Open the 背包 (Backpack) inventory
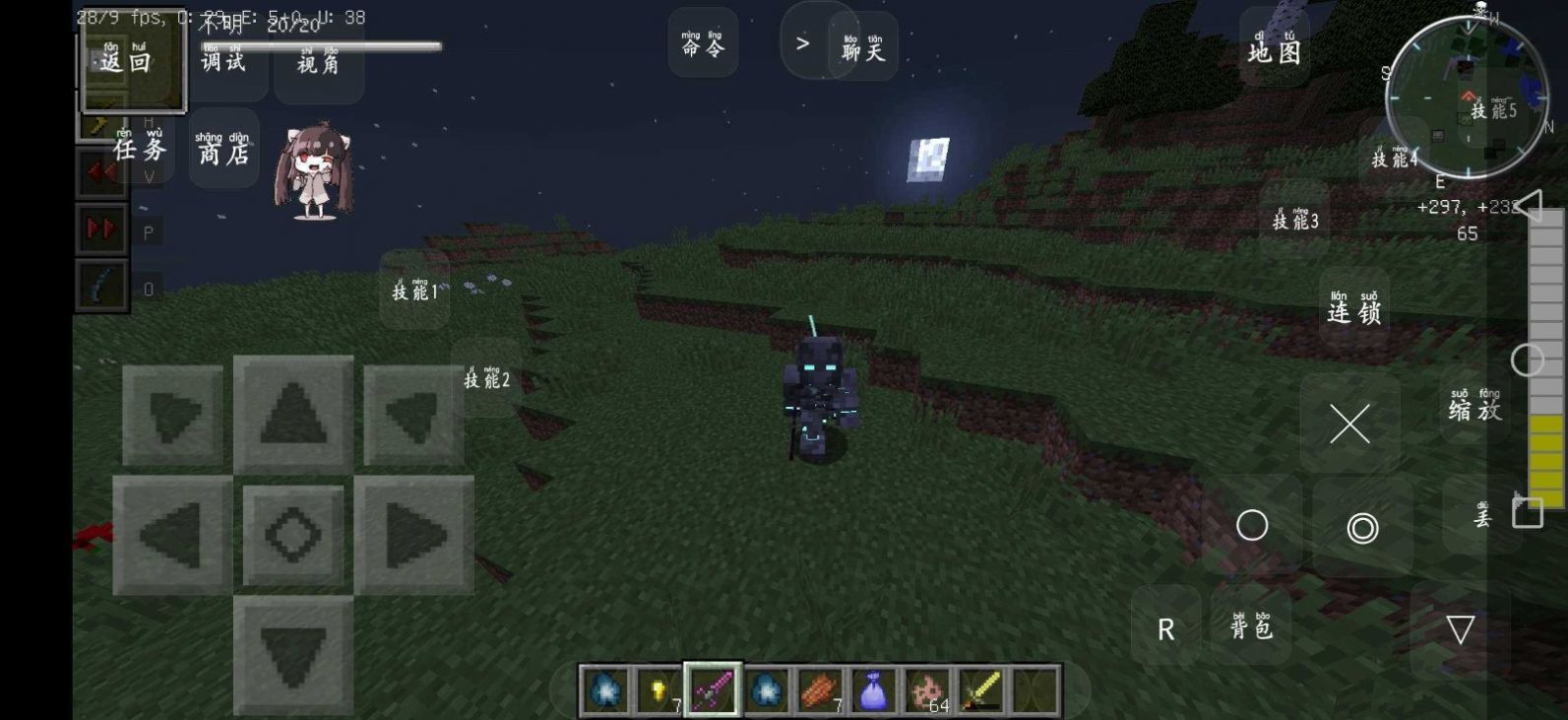Image resolution: width=1568 pixels, height=720 pixels. click(1251, 626)
